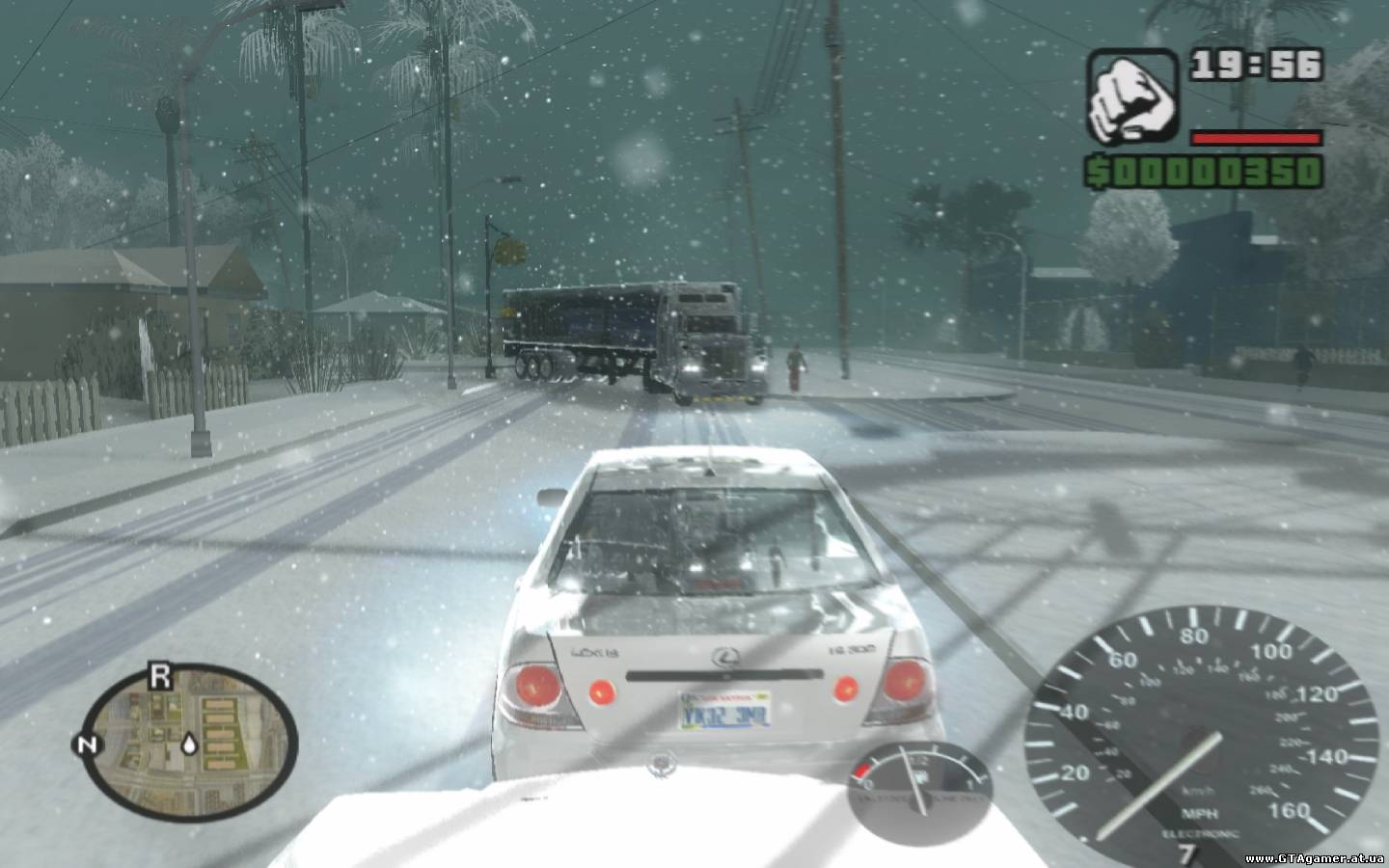The image size is (1389, 868).
Task: Click the fist weapon icon
Action: pos(1132,94)
